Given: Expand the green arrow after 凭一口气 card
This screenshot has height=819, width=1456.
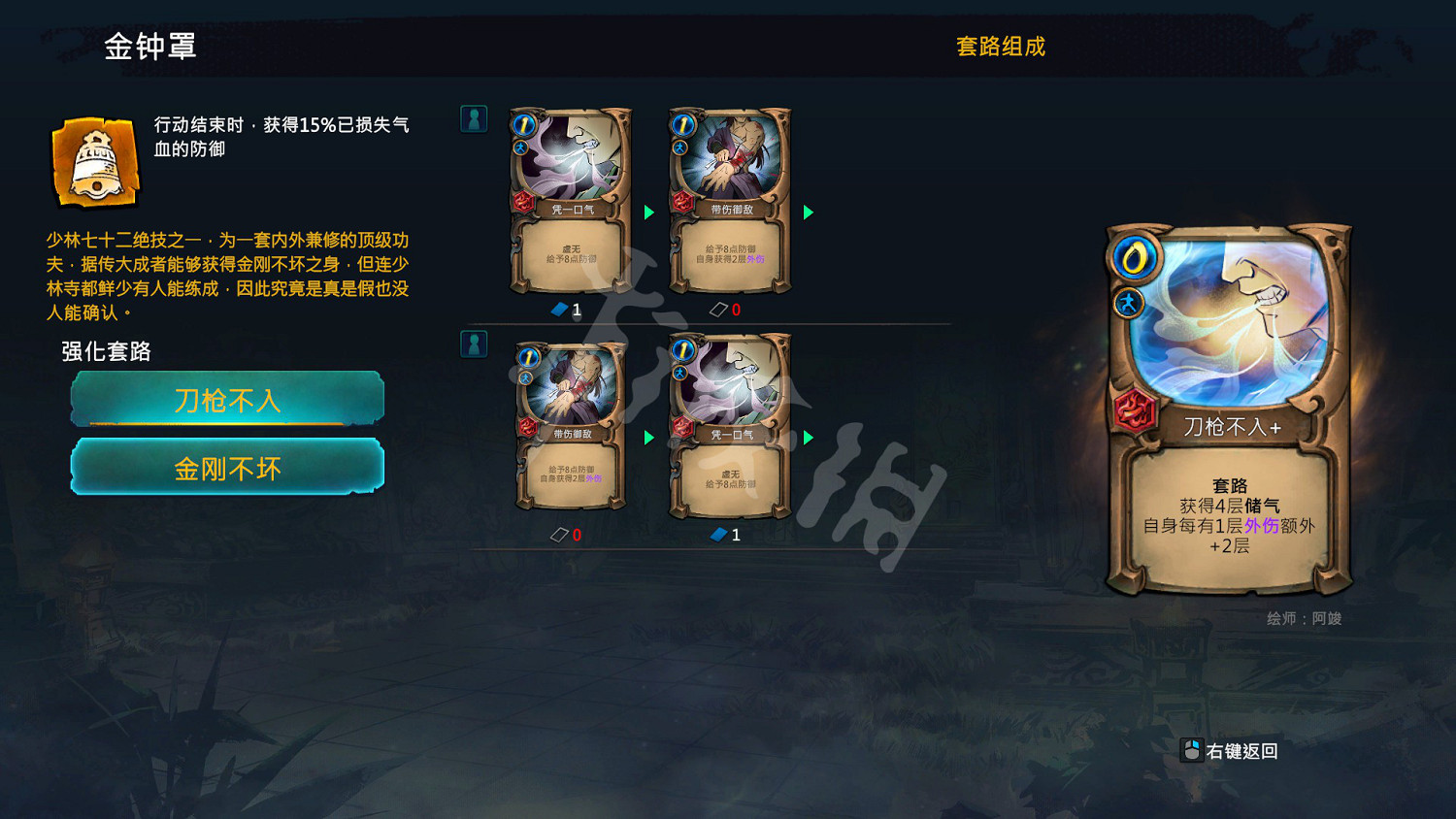Looking at the screenshot, I should (648, 212).
